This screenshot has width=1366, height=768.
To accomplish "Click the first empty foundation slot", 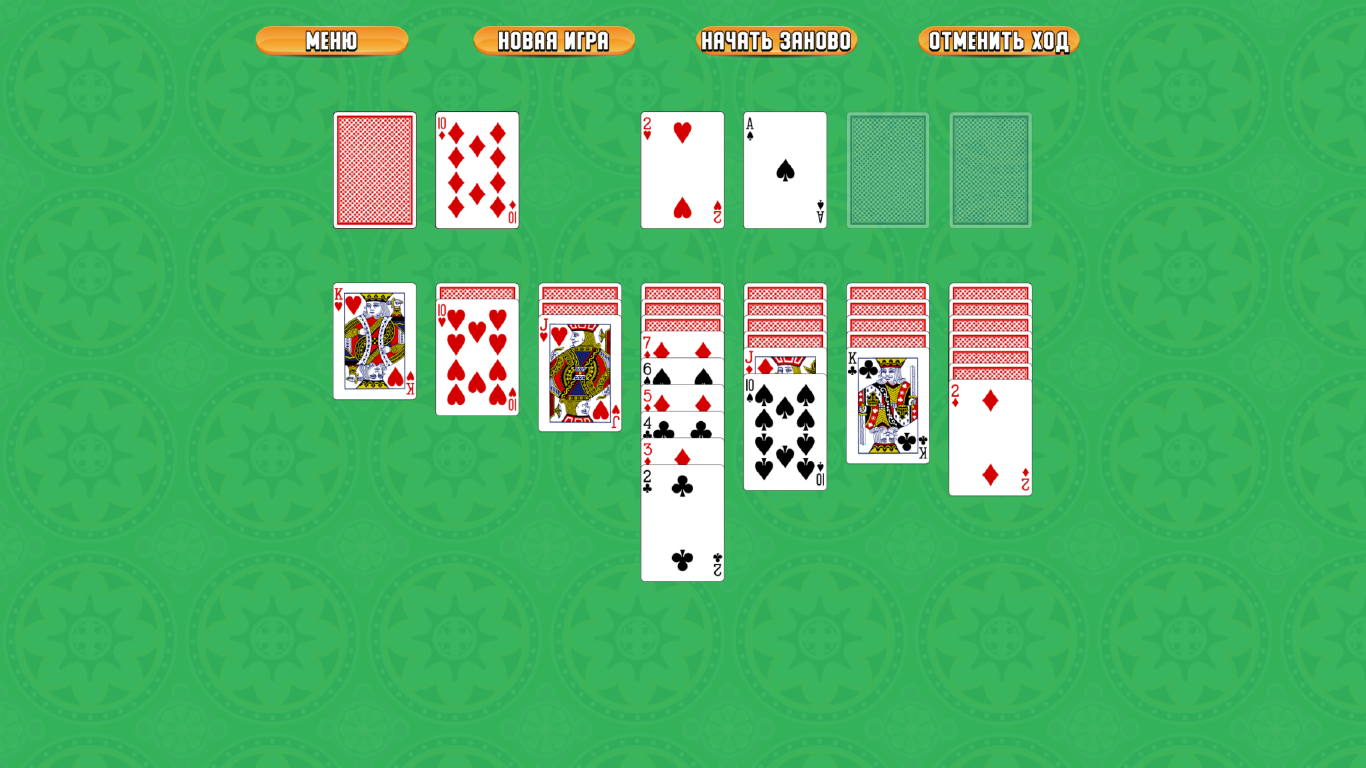I will click(x=888, y=169).
